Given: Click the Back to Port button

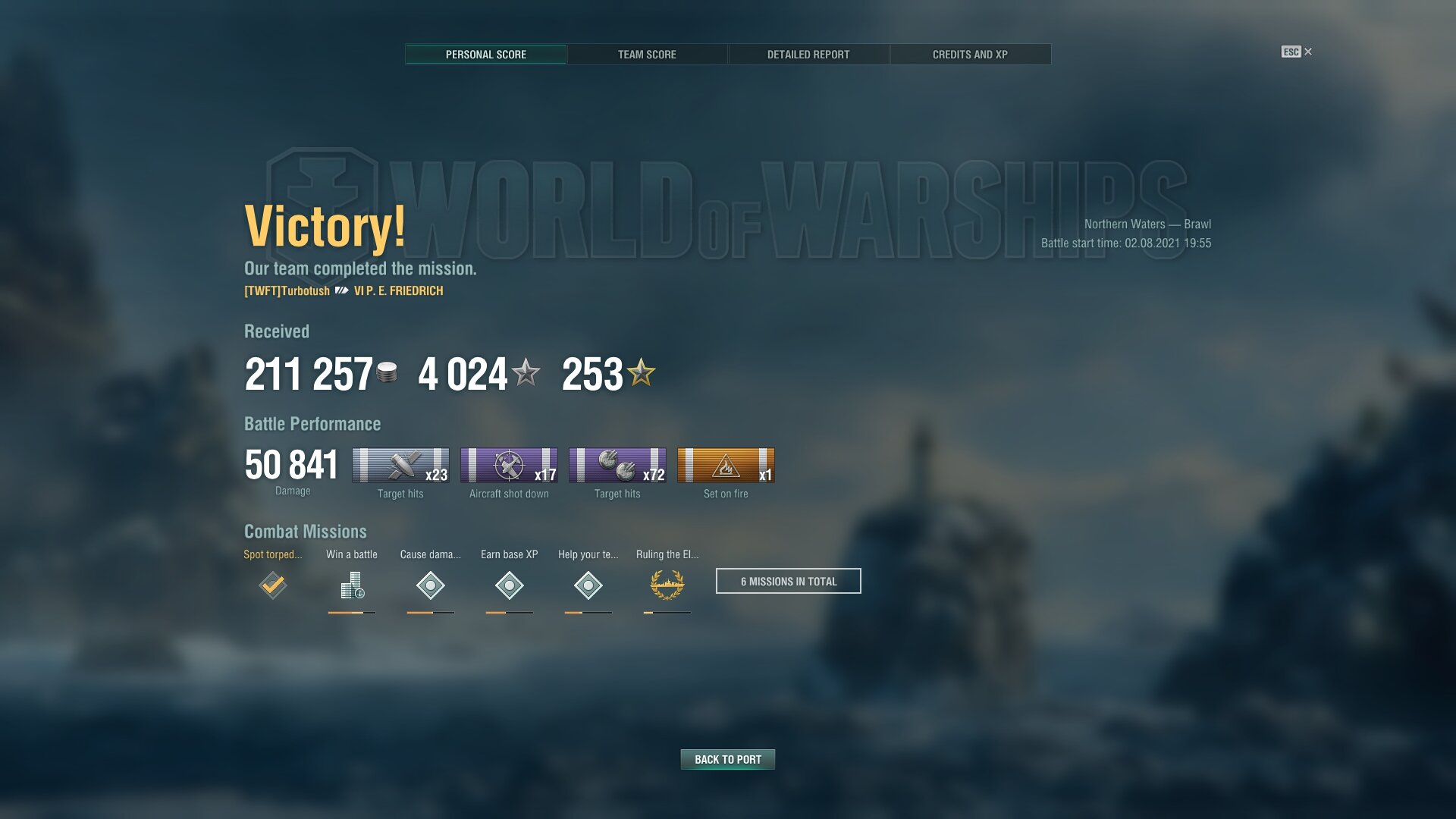Looking at the screenshot, I should click(x=728, y=759).
